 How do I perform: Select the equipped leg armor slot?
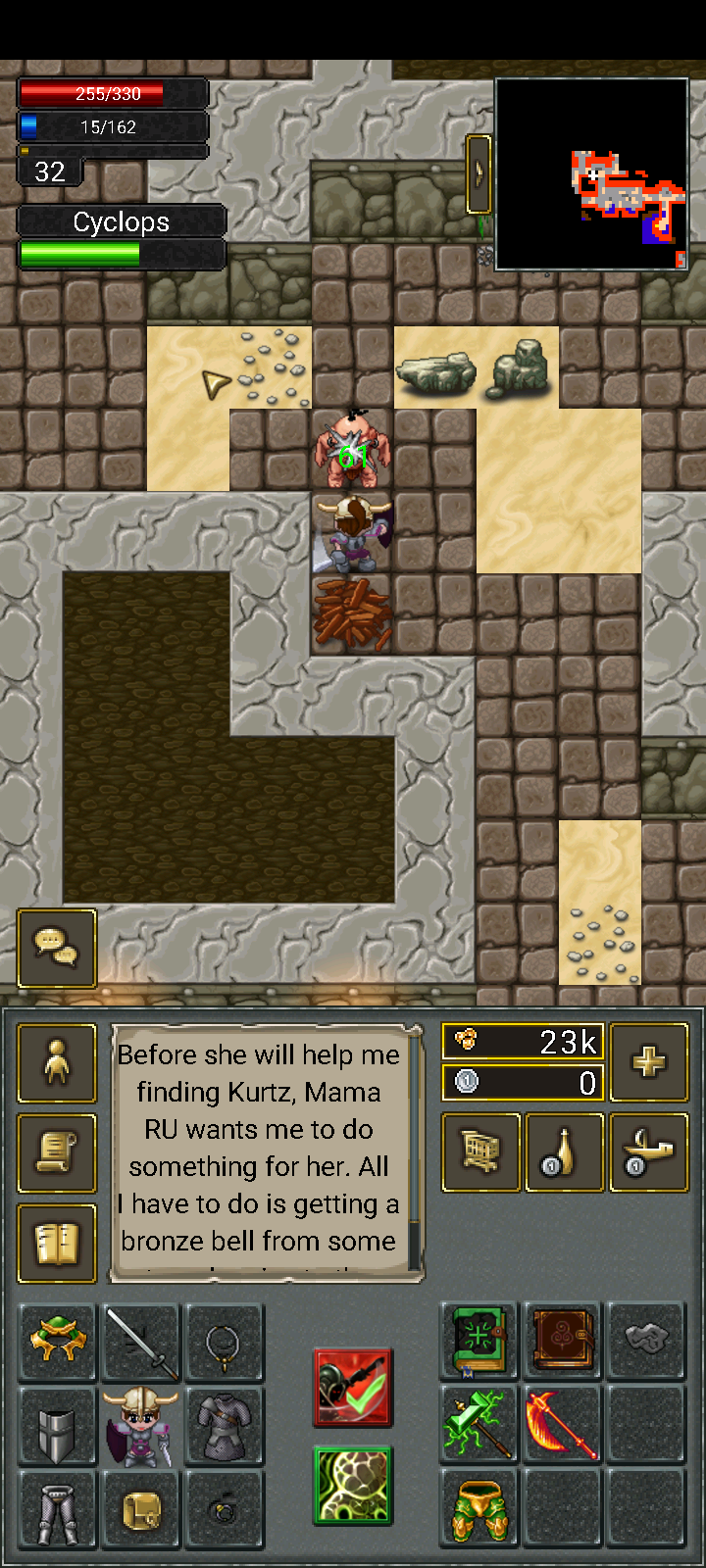click(x=57, y=1509)
